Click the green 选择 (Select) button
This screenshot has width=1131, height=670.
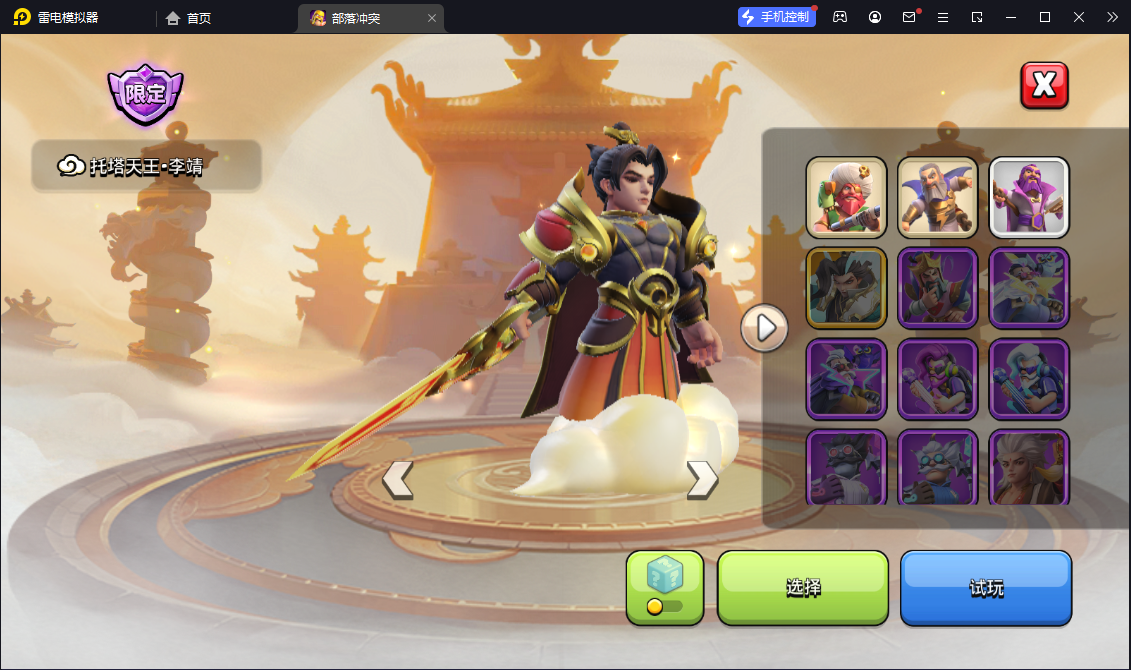[803, 587]
